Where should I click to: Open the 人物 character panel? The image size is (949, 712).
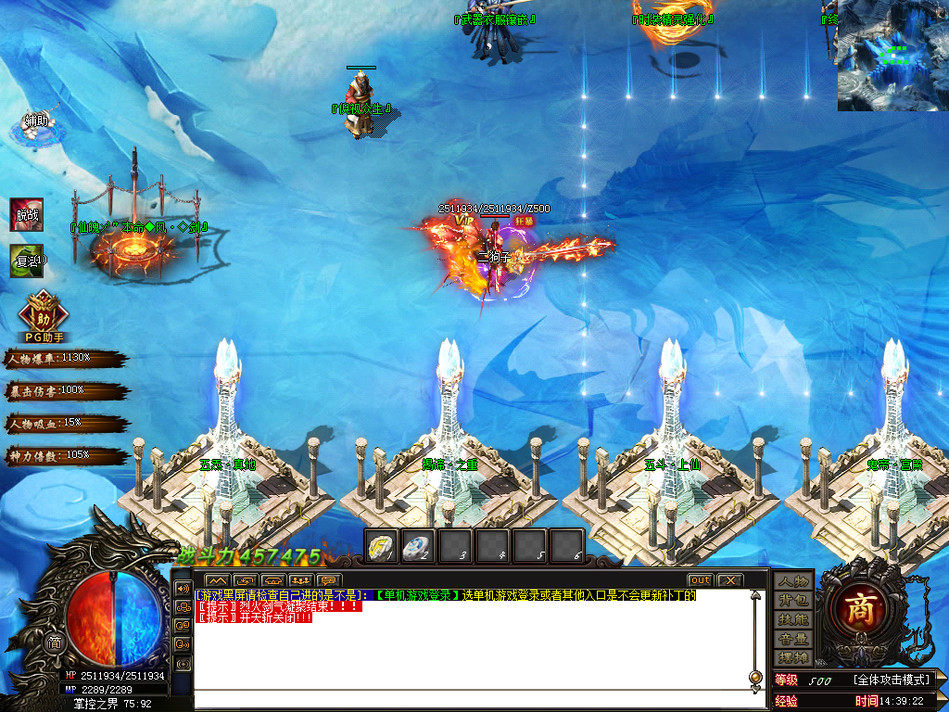pyautogui.click(x=794, y=582)
